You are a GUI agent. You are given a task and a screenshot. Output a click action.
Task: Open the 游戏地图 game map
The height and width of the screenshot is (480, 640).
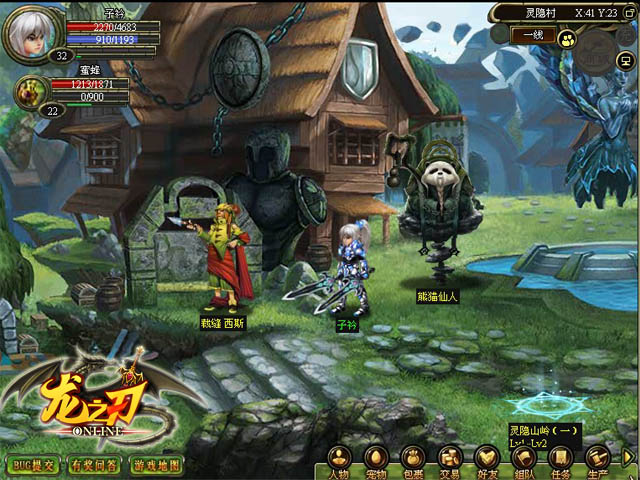[x=157, y=466]
